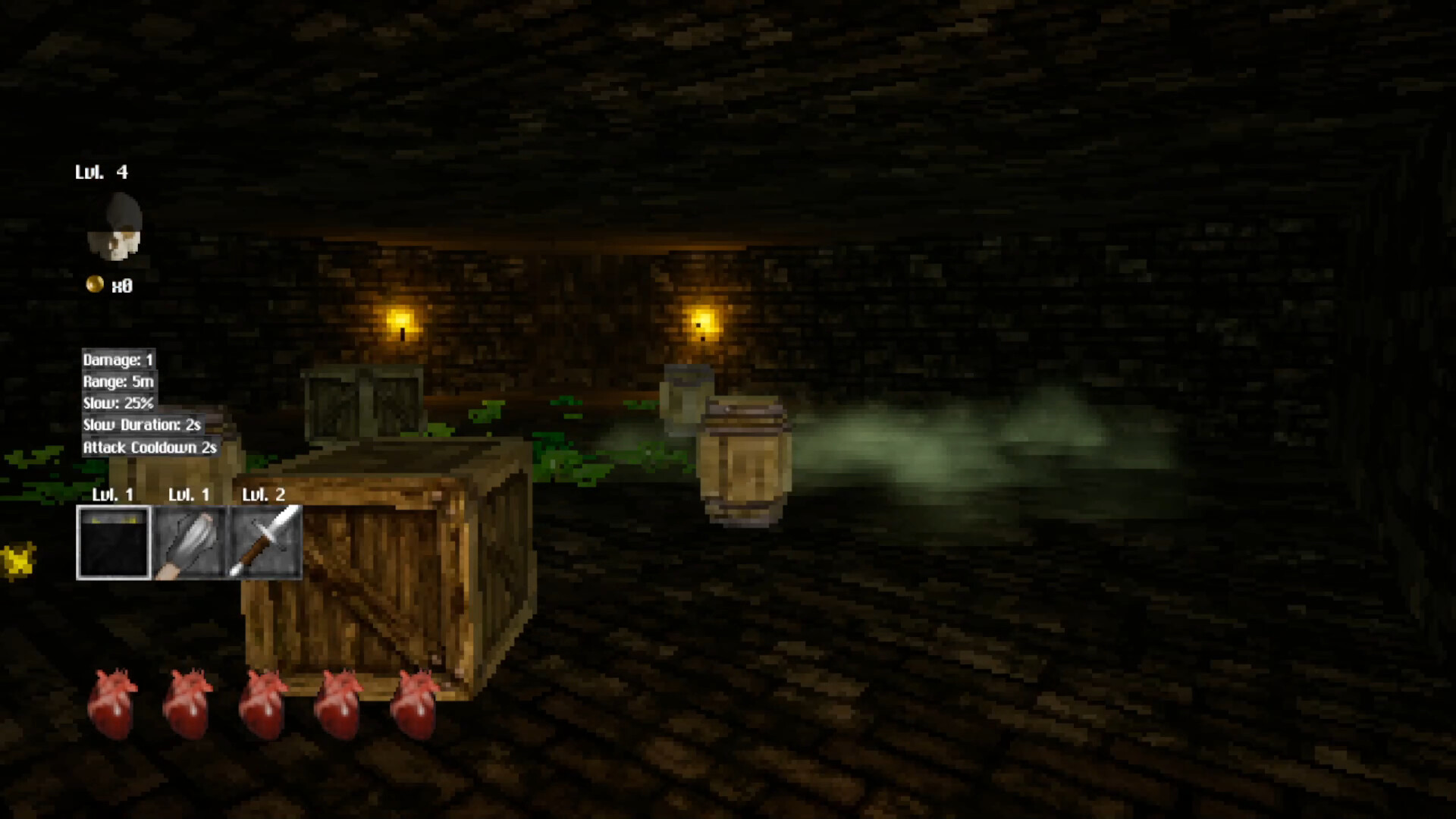
Task: Click the middle heart icon
Action: click(263, 701)
